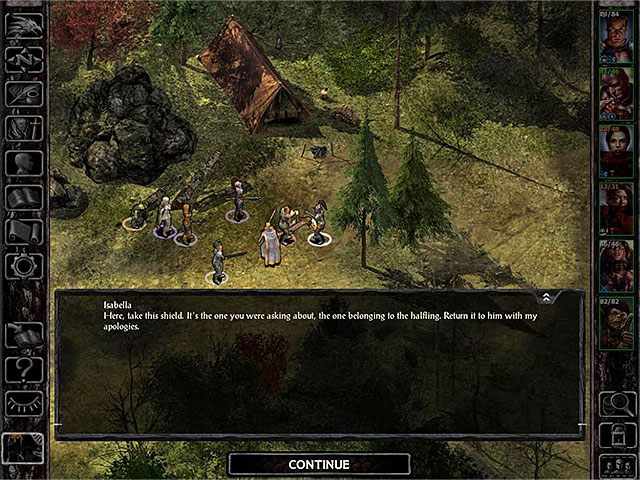Image resolution: width=640 pixels, height=480 pixels.
Task: Select the fourth party member portrait
Action: 615,209
